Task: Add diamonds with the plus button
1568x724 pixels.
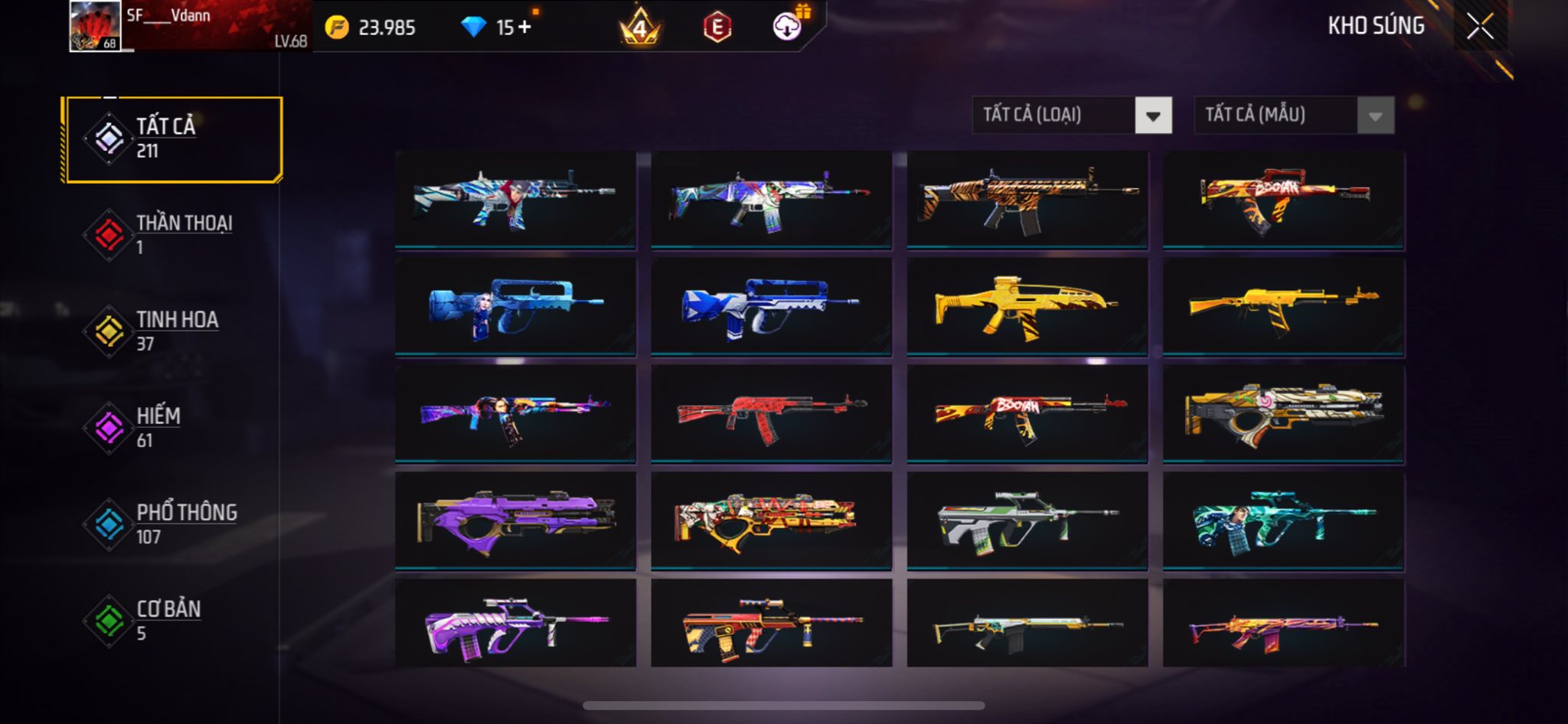Action: click(x=524, y=28)
